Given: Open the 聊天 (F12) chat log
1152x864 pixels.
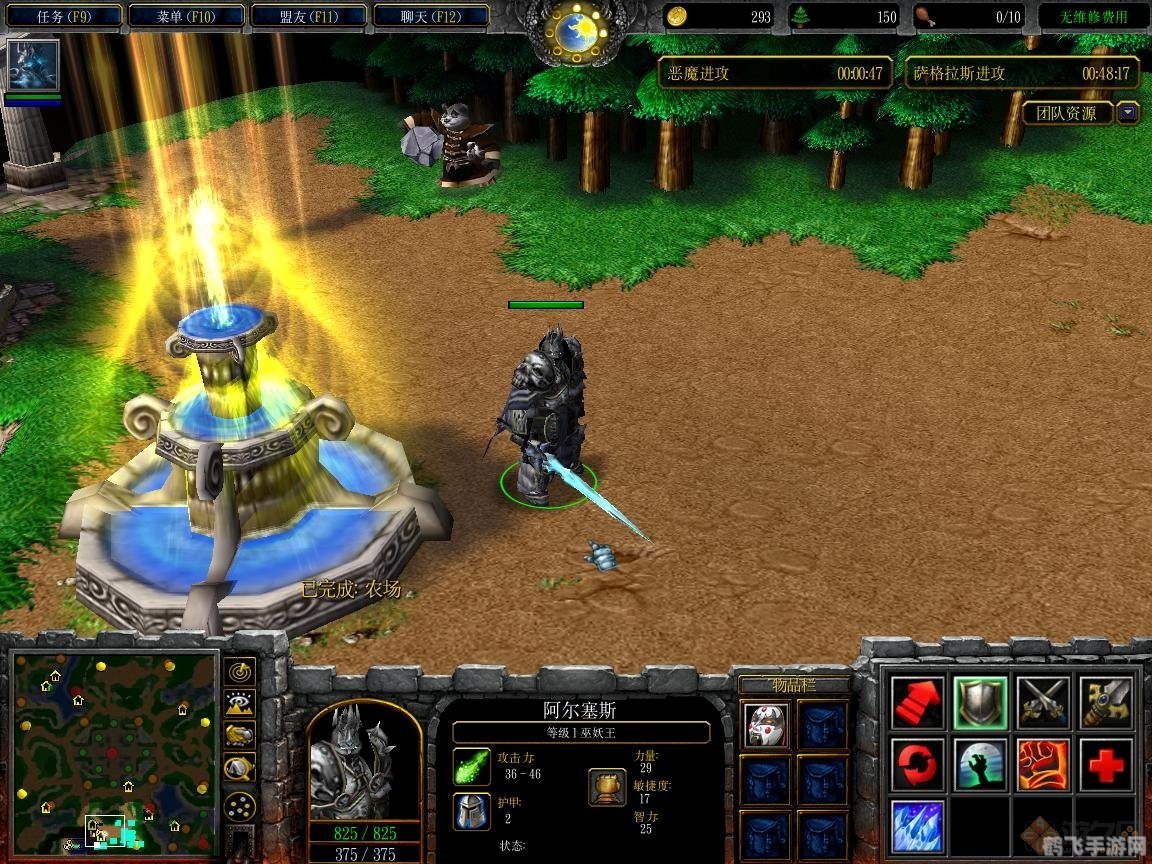Looking at the screenshot, I should click(431, 16).
